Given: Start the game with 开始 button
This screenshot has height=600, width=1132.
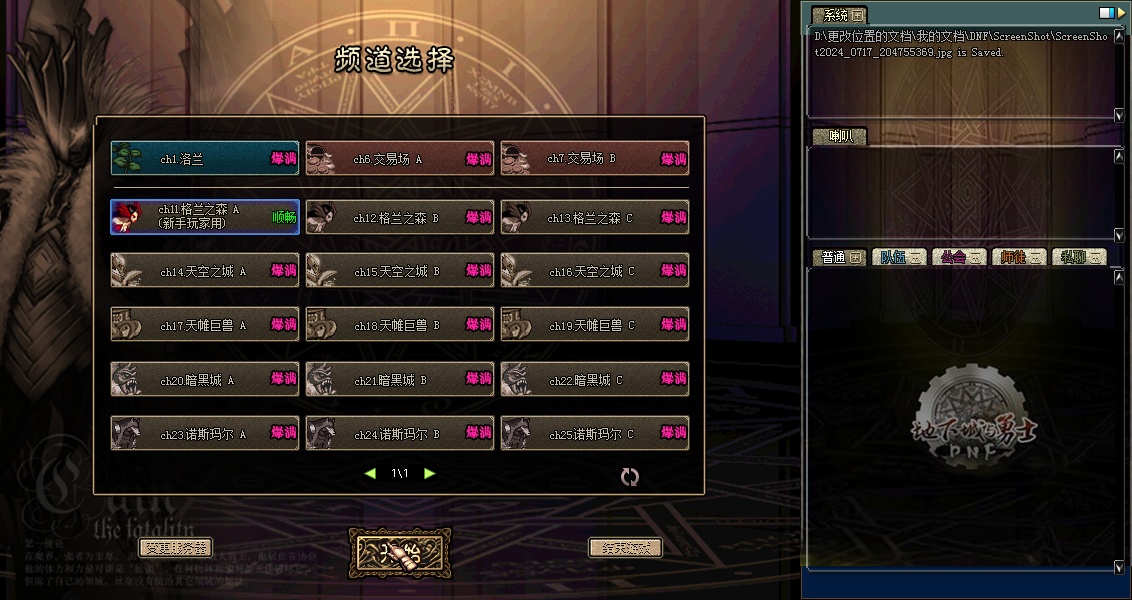Looking at the screenshot, I should click(x=400, y=552).
